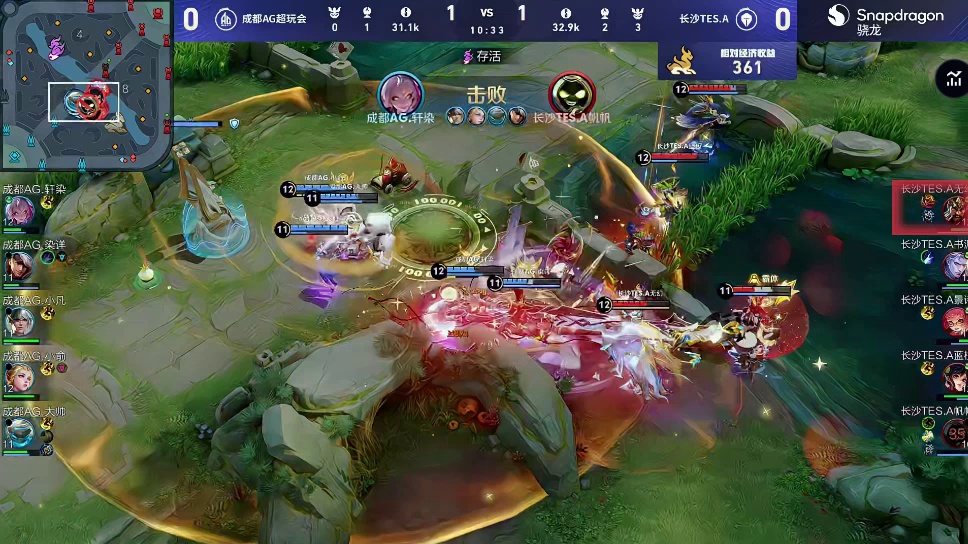Open the Snapdragon 骁龙 sponsor logo

tap(884, 18)
